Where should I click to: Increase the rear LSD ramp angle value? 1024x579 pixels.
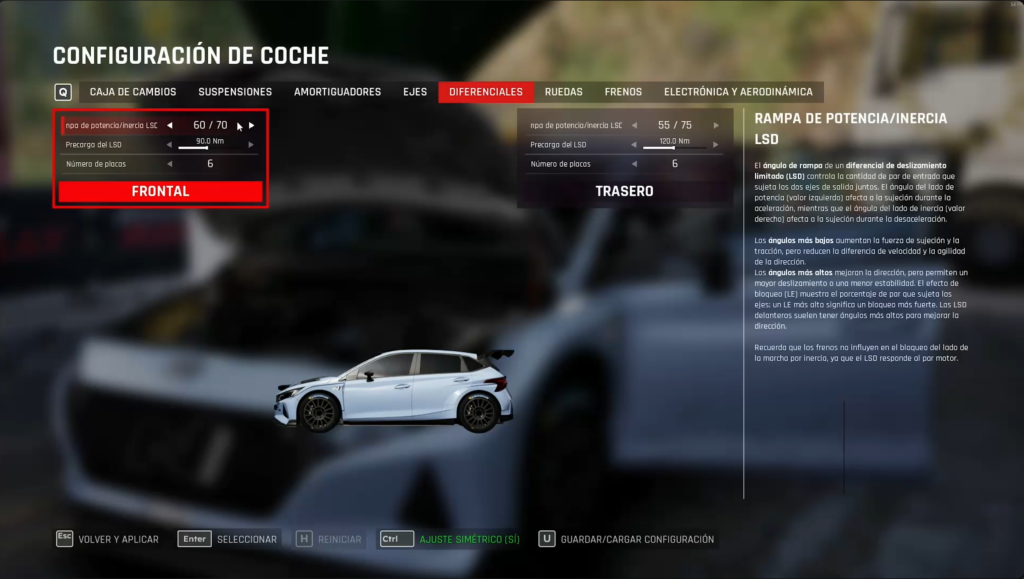tap(716, 125)
